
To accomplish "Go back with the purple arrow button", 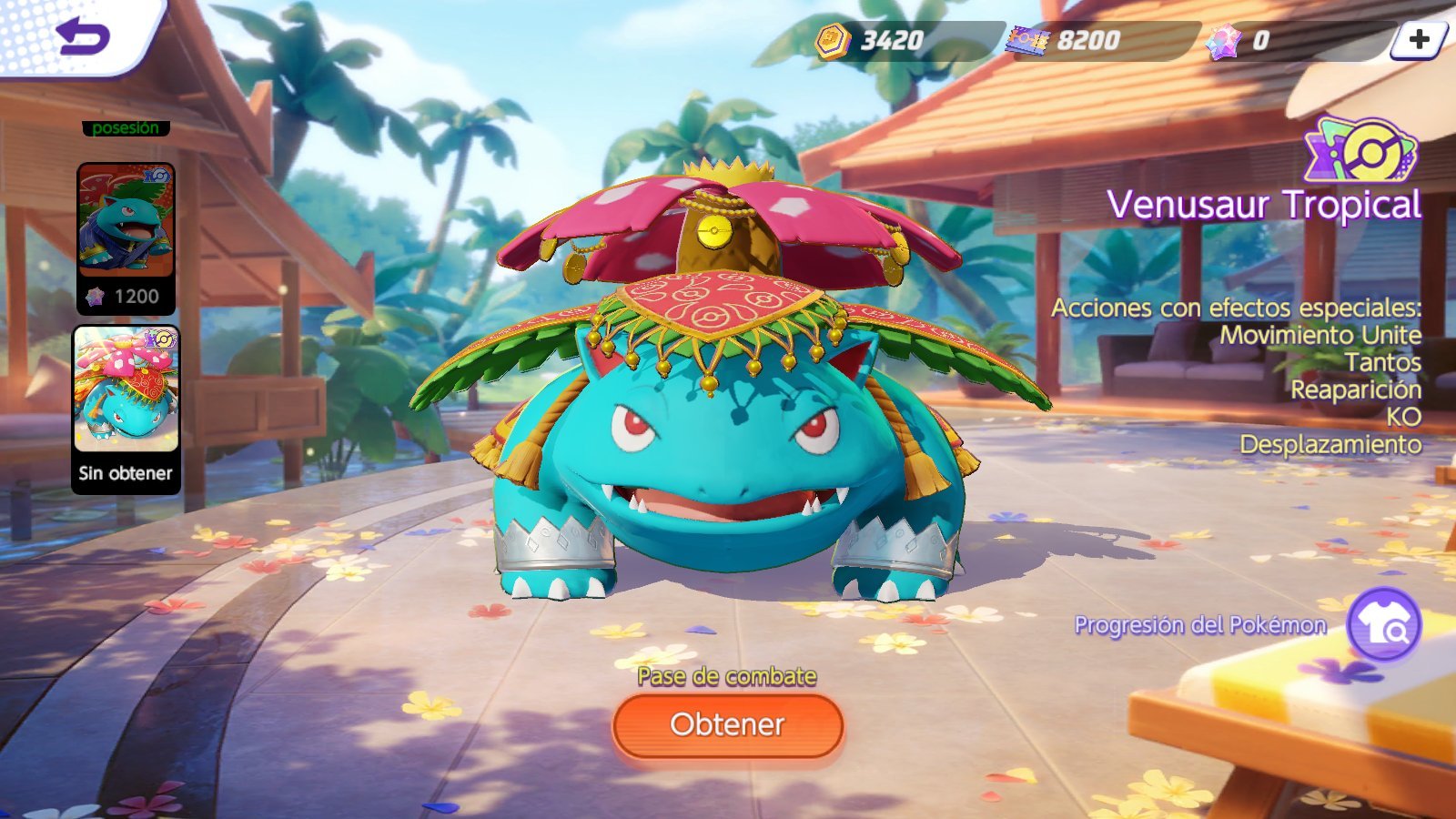I will tap(82, 36).
